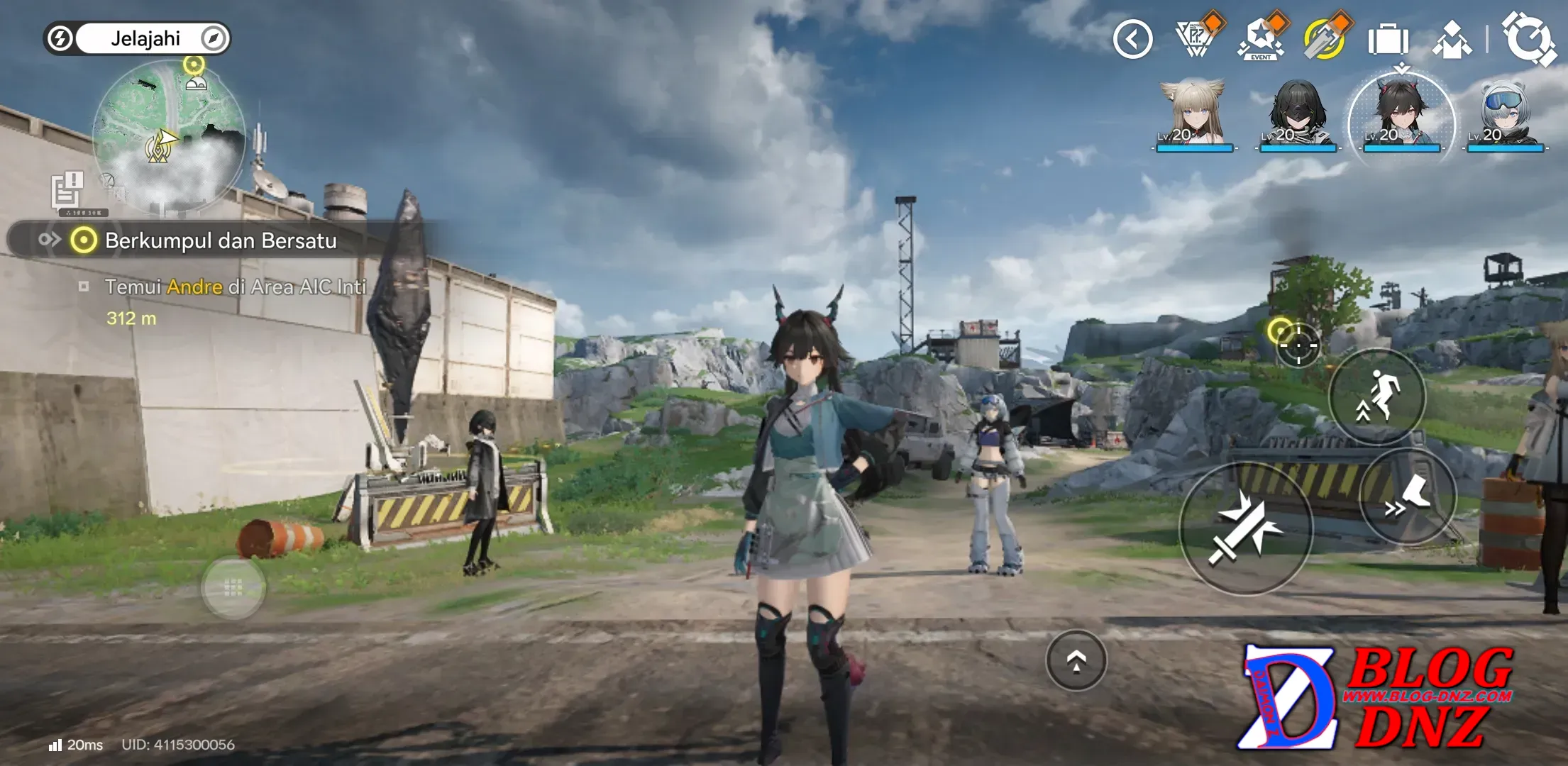Touch the virtual movement joystick

coord(233,587)
